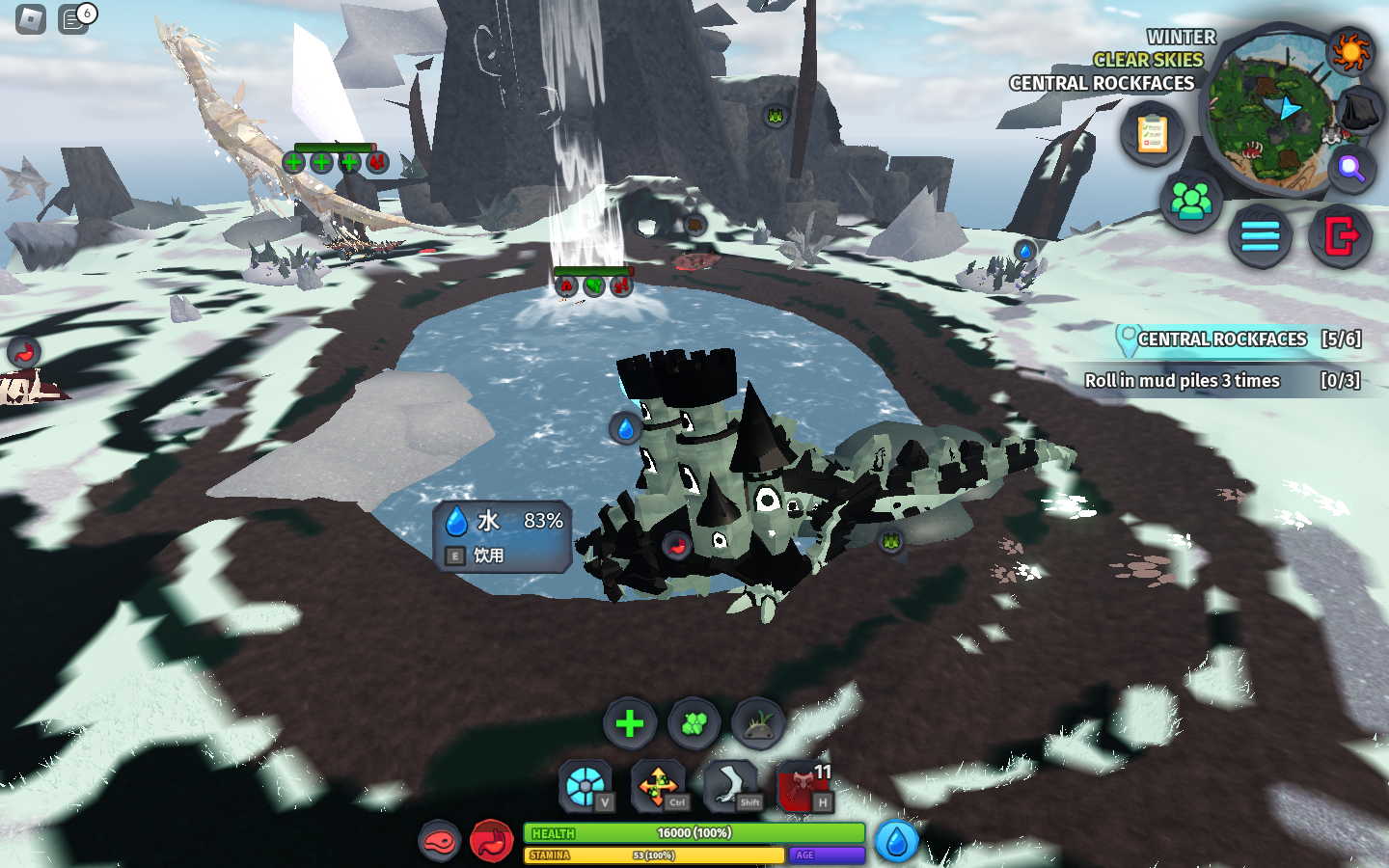Image resolution: width=1389 pixels, height=868 pixels.
Task: Activate the green plus heal ability
Action: tap(630, 723)
